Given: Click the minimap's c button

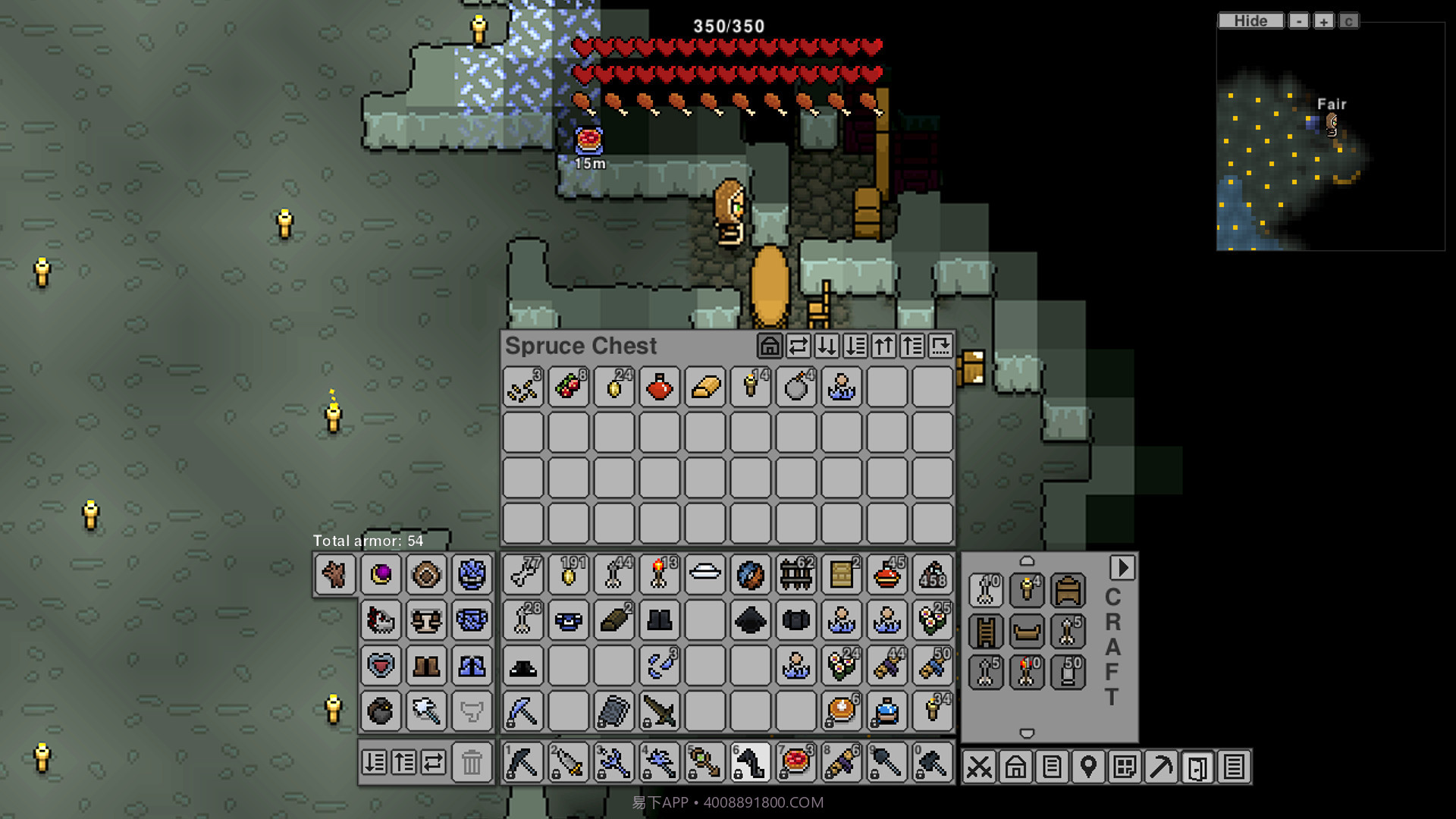Looking at the screenshot, I should tap(1348, 21).
